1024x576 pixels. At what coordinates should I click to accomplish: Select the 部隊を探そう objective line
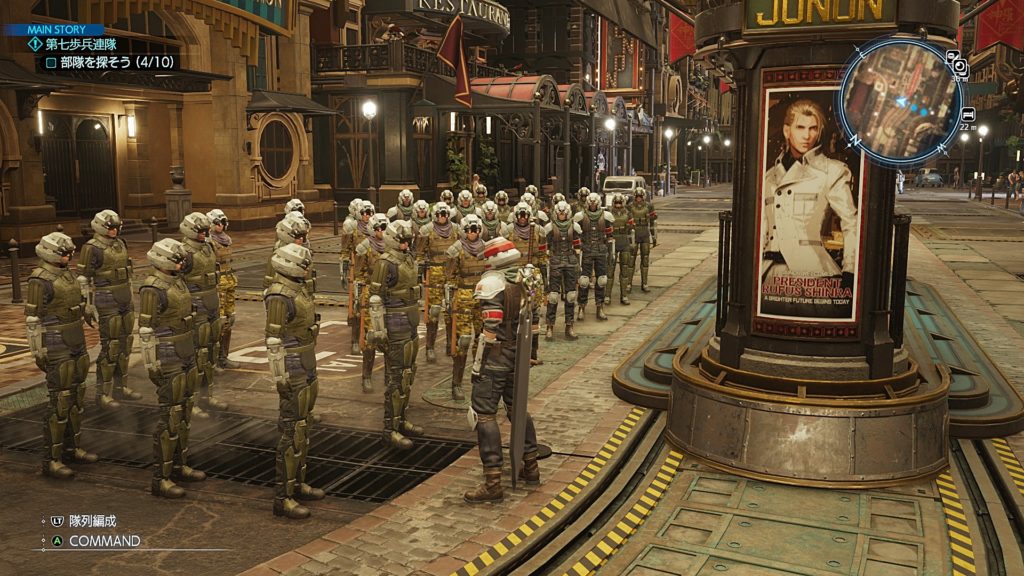[x=110, y=62]
